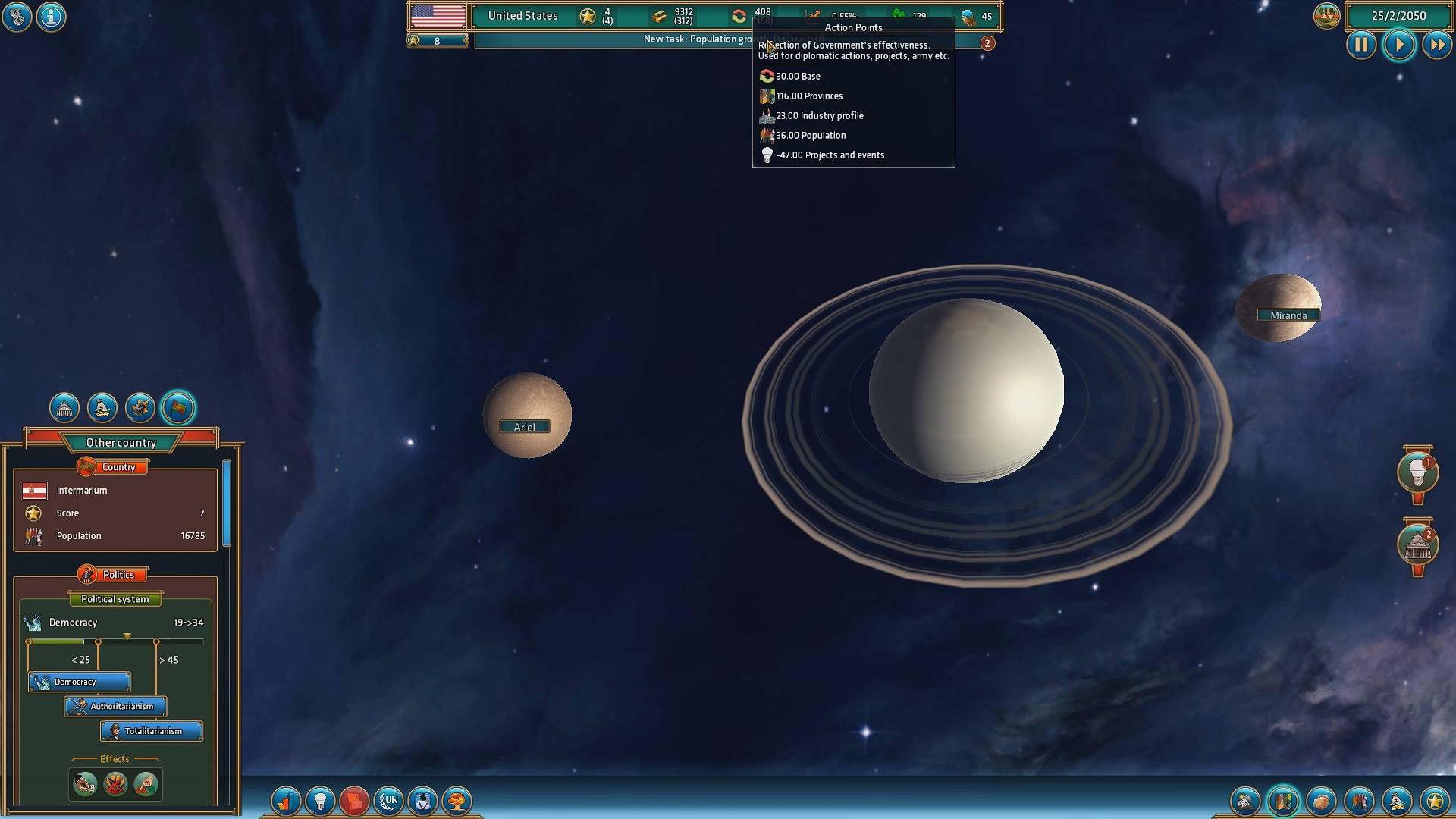Select the Ariel moon label
Image resolution: width=1456 pixels, height=819 pixels.
click(524, 427)
